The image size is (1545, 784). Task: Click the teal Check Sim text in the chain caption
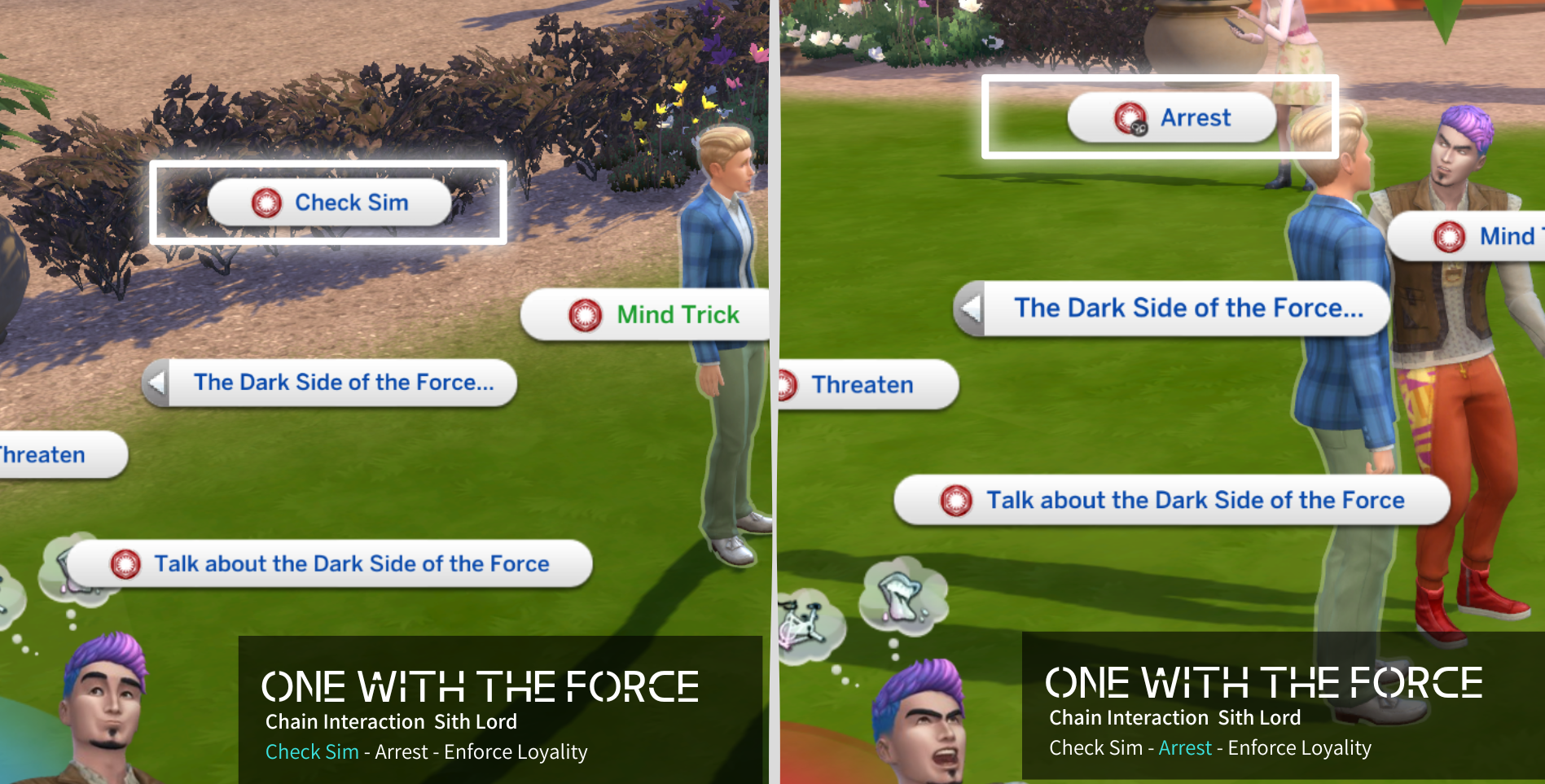311,752
